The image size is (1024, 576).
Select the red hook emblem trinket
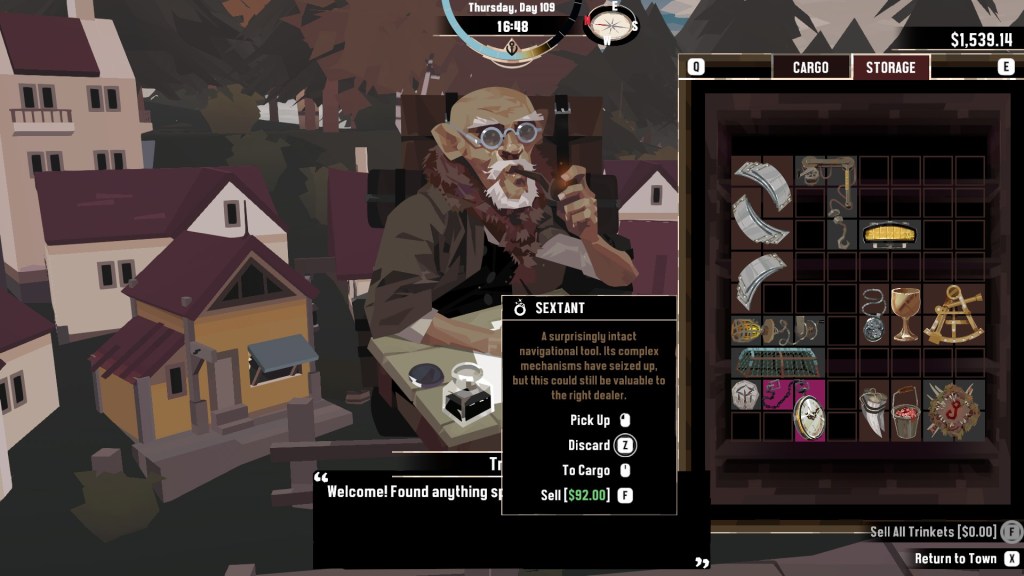pyautogui.click(x=954, y=410)
